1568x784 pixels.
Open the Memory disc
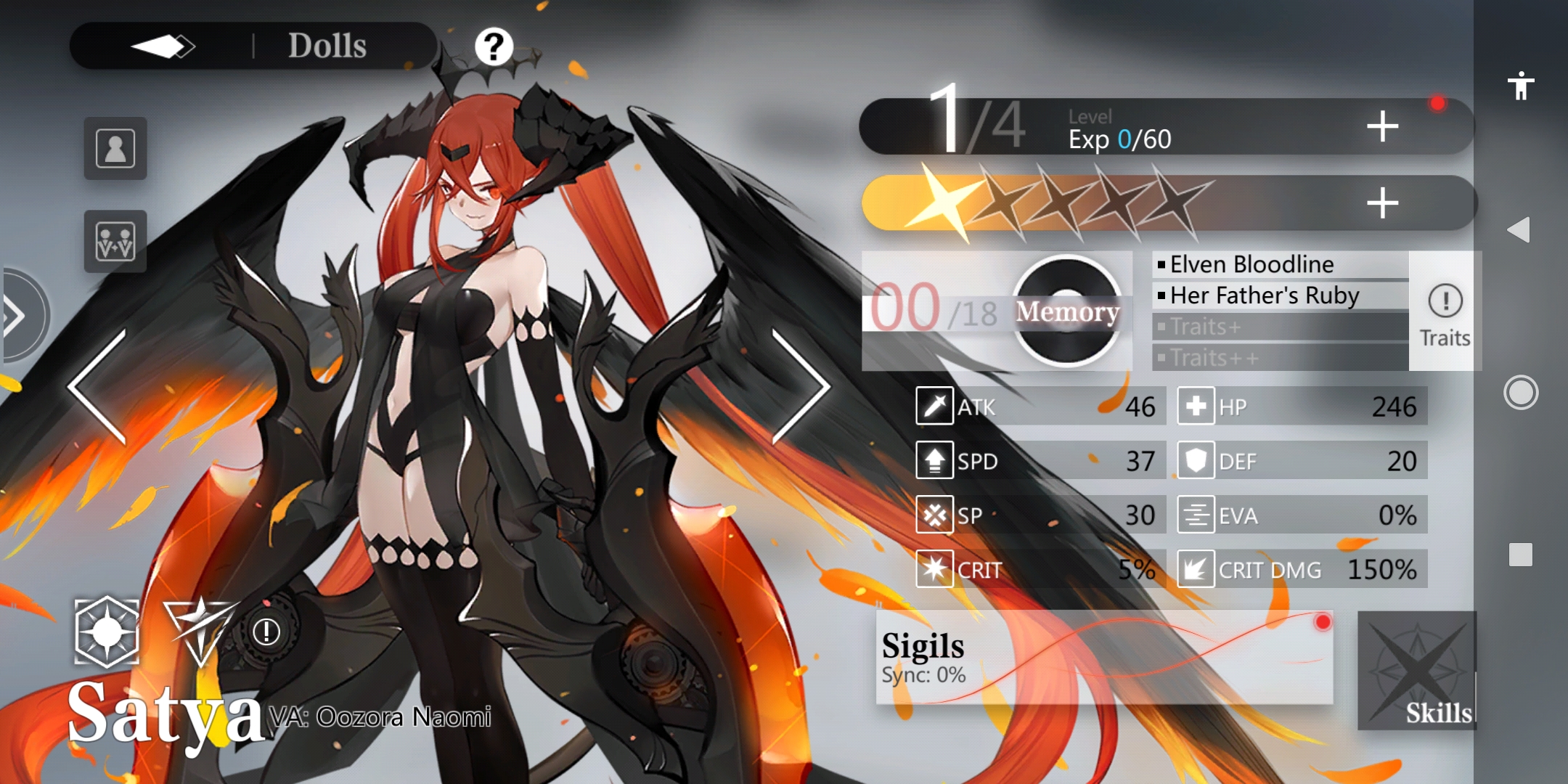tap(1066, 311)
